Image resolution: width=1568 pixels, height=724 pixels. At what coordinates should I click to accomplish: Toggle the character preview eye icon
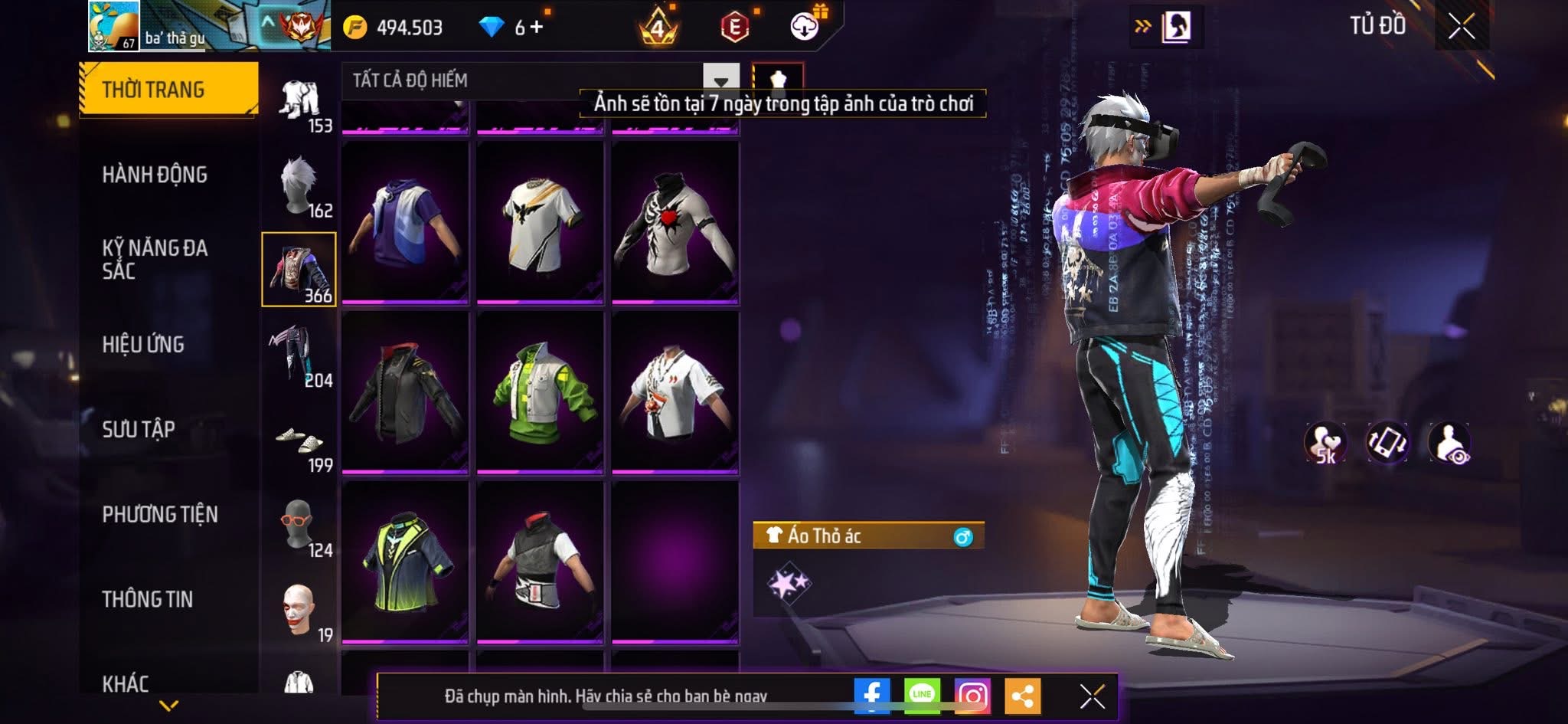1449,443
